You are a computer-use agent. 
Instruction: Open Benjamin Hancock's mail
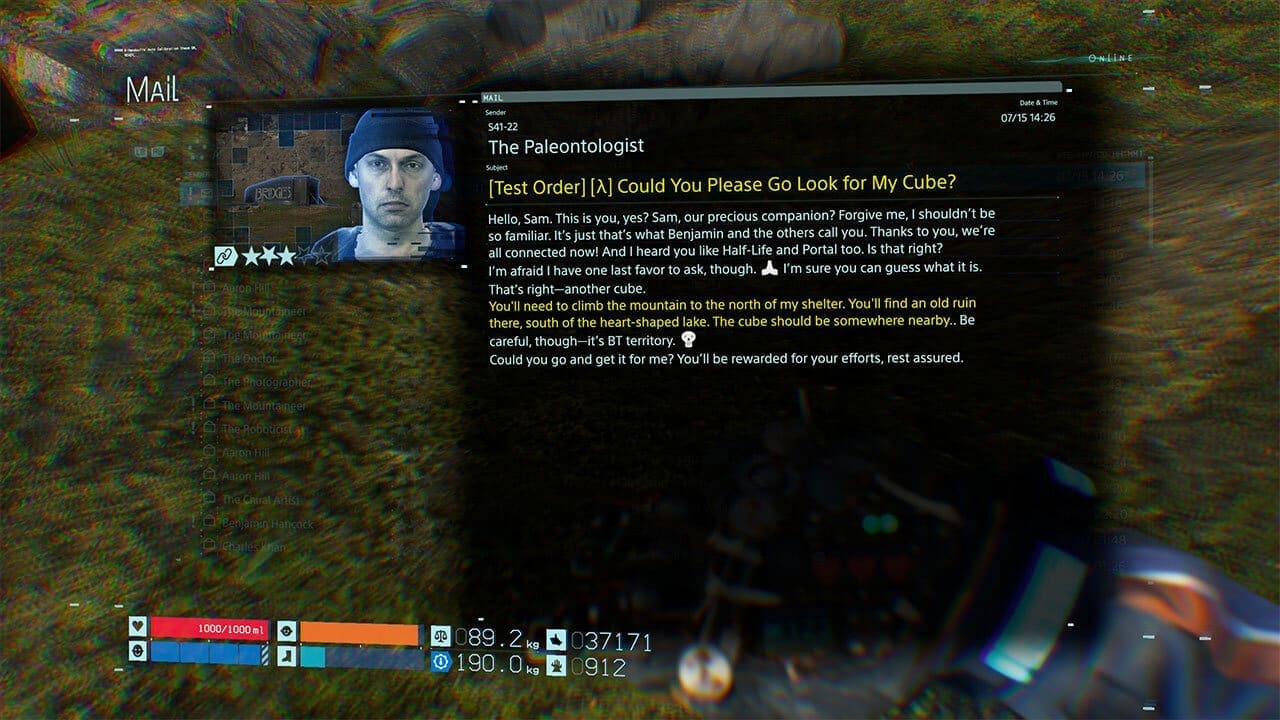click(x=267, y=523)
